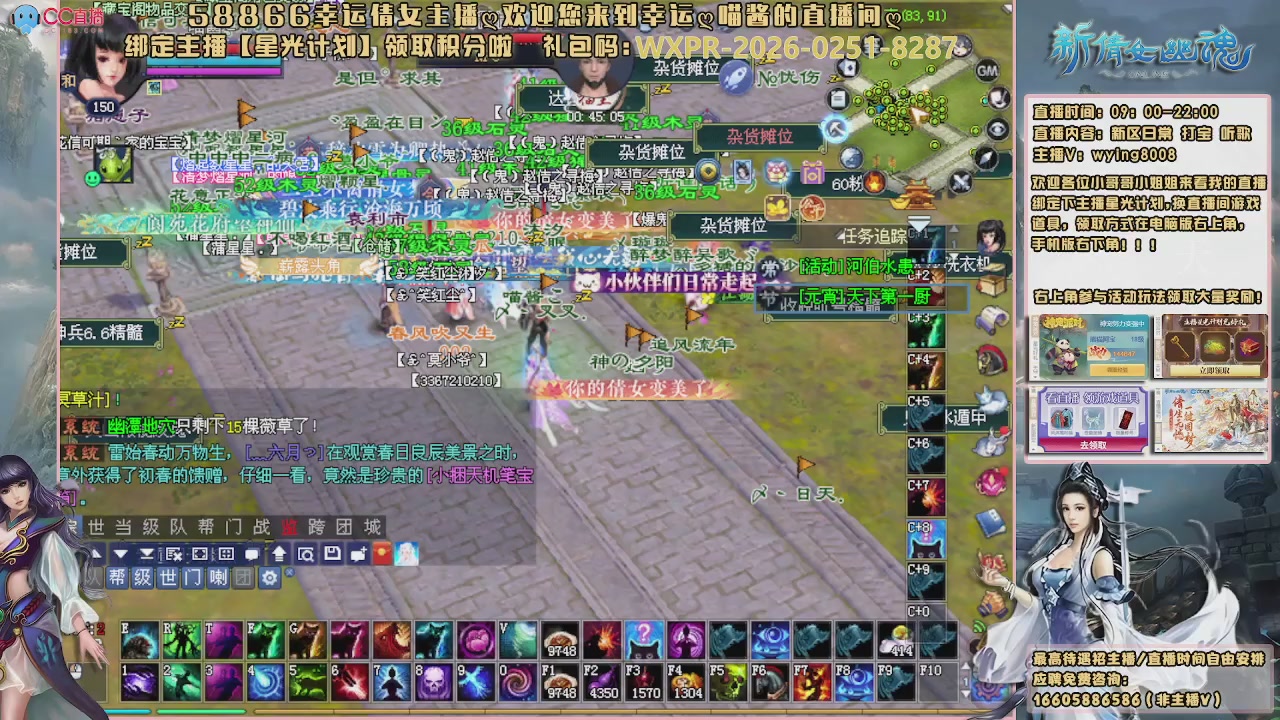Open the eye-shaped view icon beside the minimap
This screenshot has width=1280, height=720.
[x=996, y=129]
